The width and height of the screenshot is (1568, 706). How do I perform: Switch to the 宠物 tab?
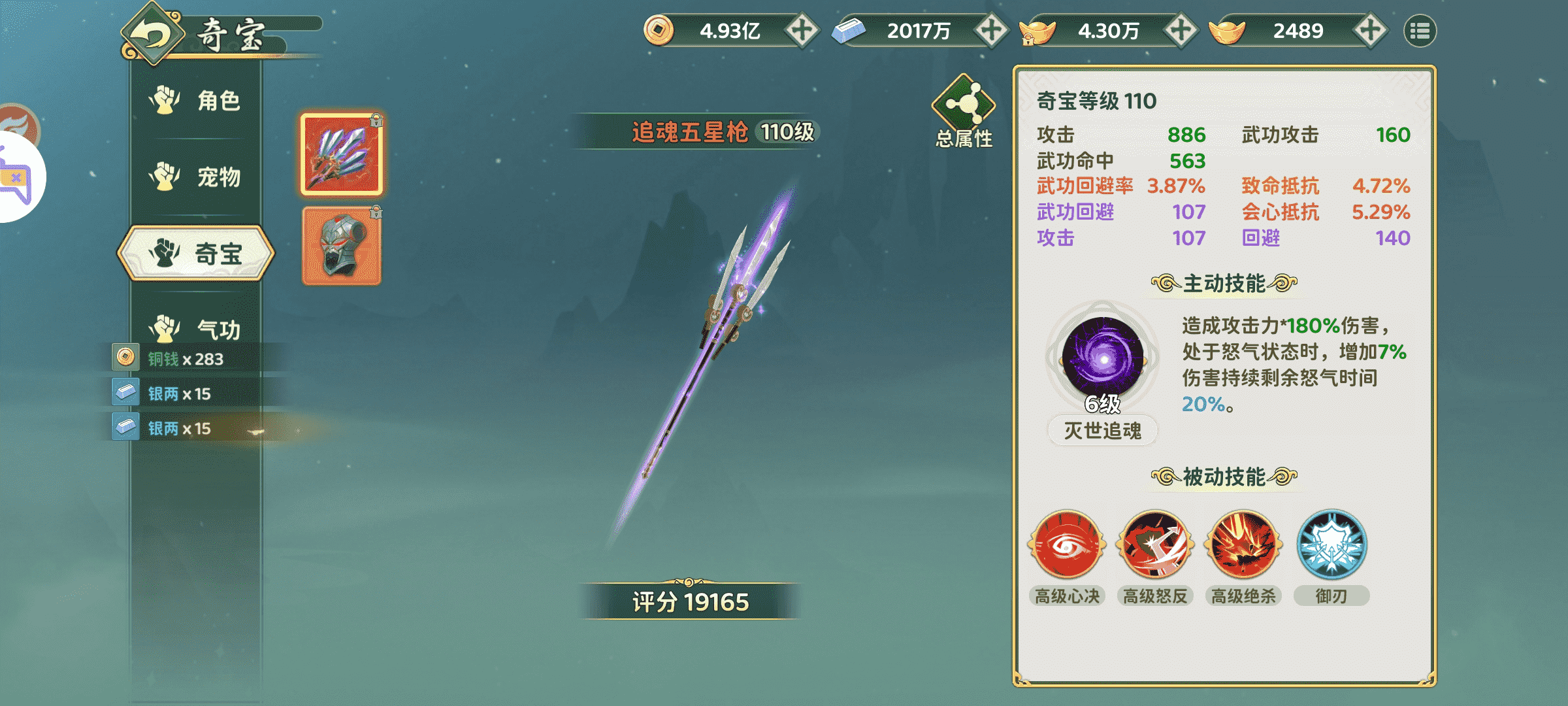pos(196,176)
